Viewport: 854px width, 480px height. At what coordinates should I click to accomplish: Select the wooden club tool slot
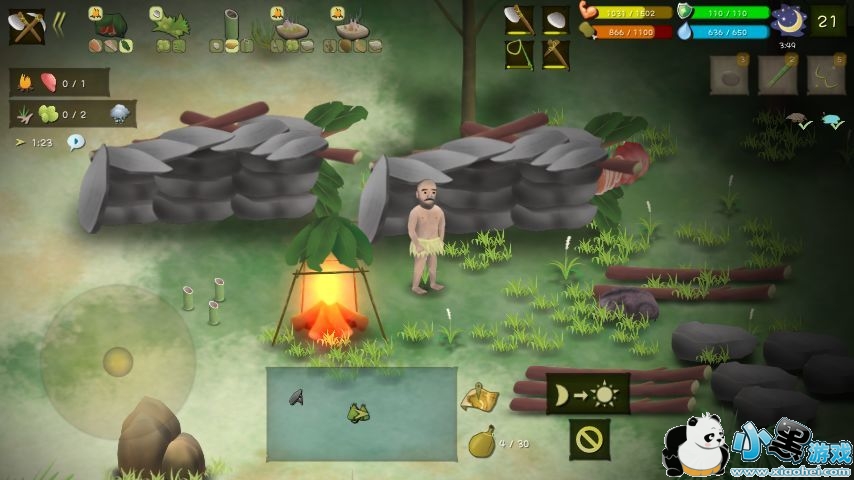pos(556,55)
